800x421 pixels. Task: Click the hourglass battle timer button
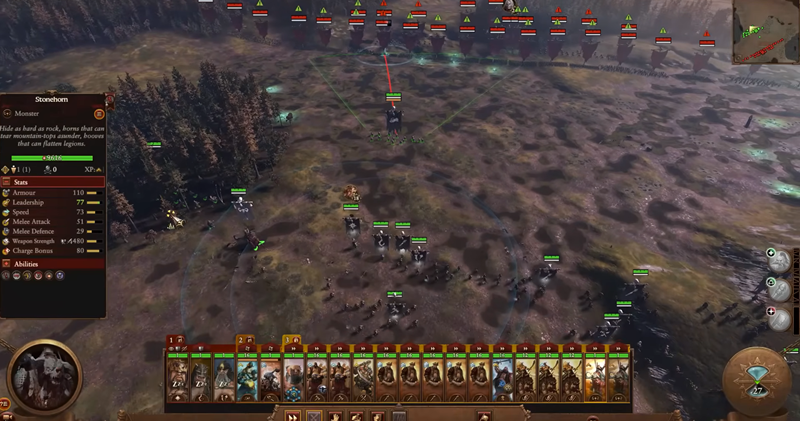coord(757,382)
